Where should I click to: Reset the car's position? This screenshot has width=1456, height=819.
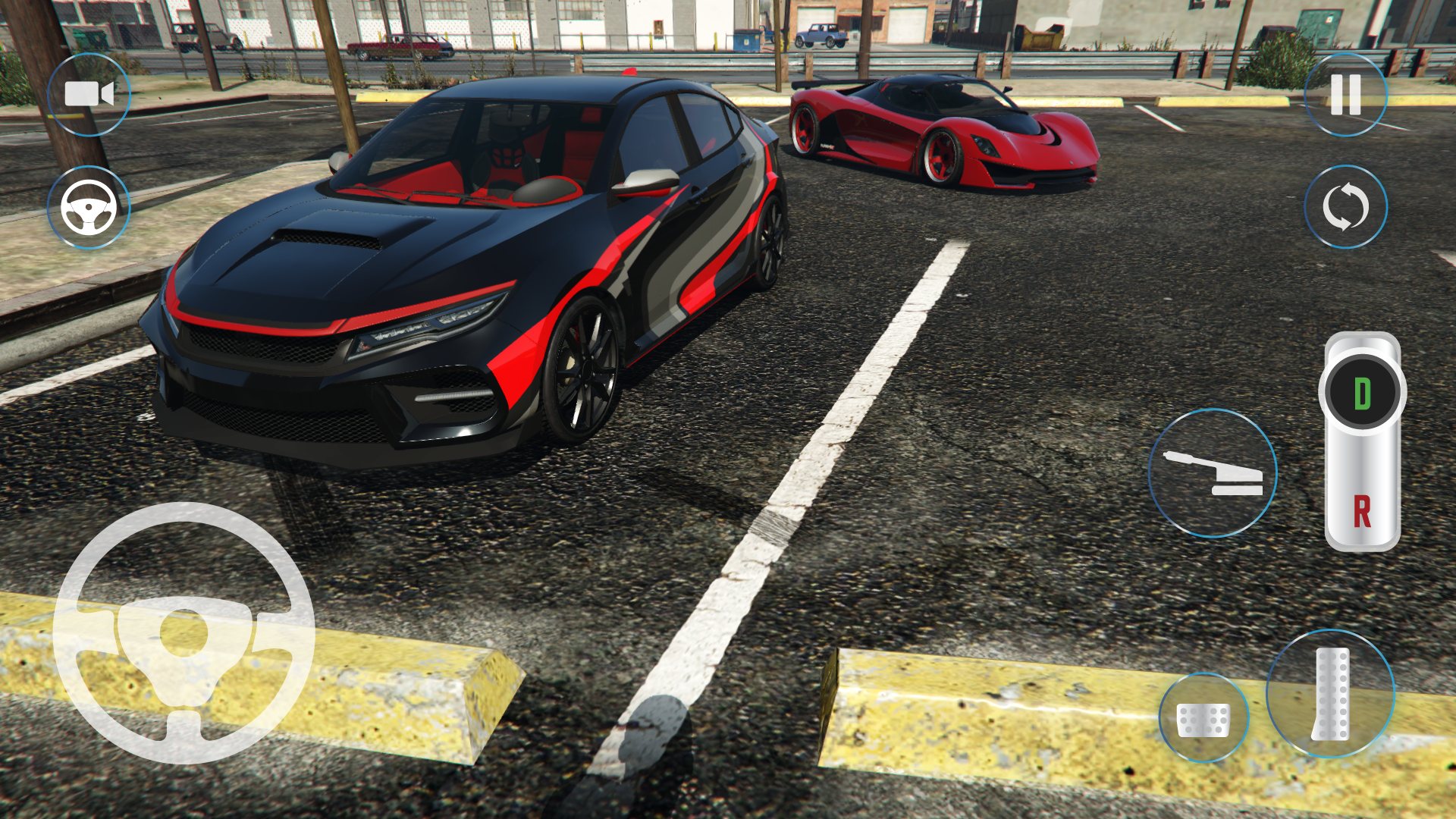point(1345,208)
